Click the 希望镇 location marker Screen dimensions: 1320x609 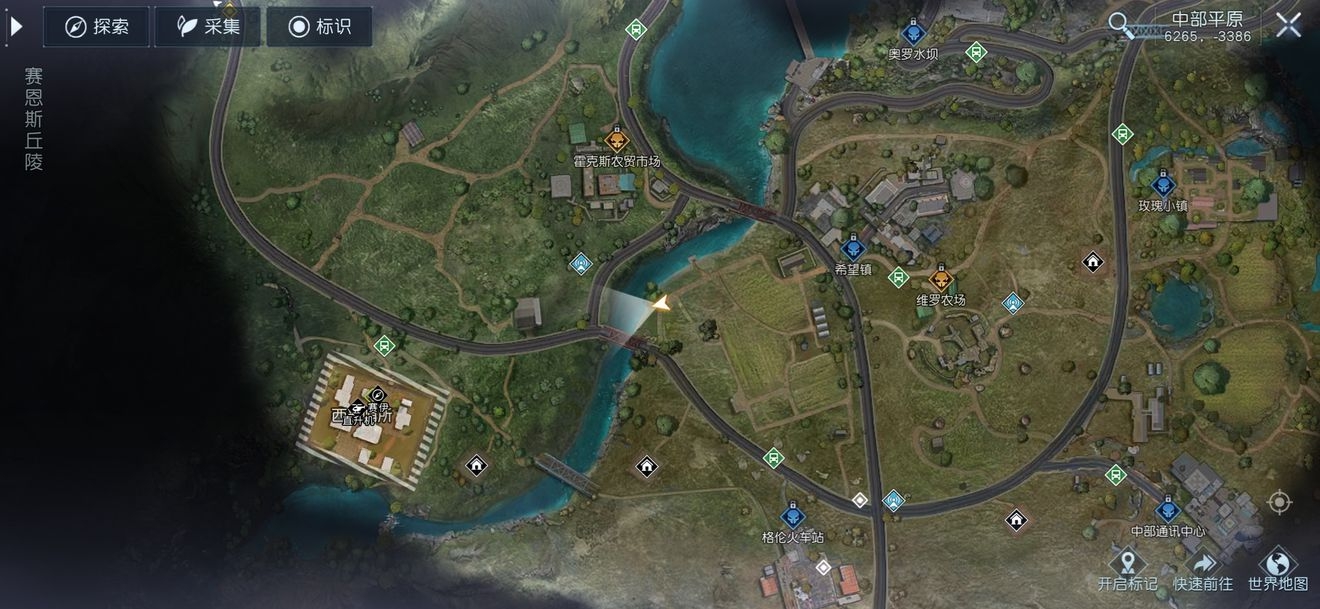coord(853,249)
